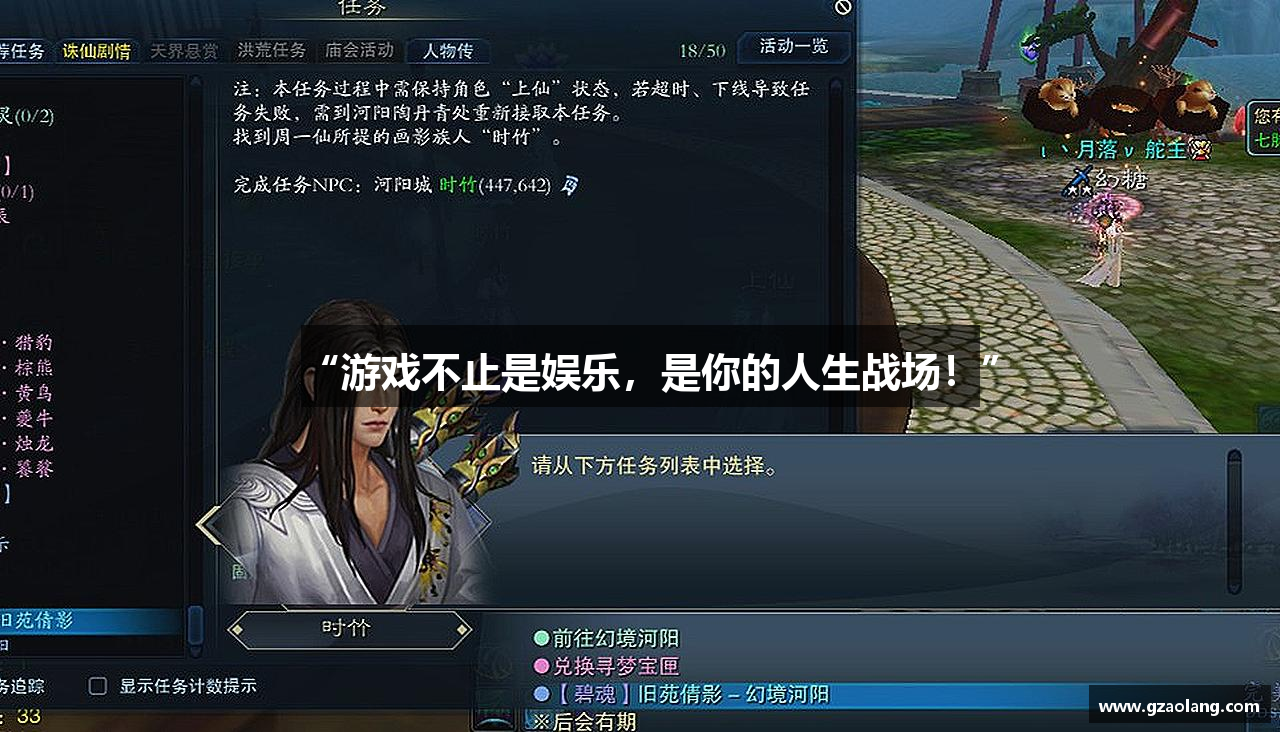Click the circle-slash icon at task window corner
This screenshot has width=1280, height=732.
click(841, 9)
